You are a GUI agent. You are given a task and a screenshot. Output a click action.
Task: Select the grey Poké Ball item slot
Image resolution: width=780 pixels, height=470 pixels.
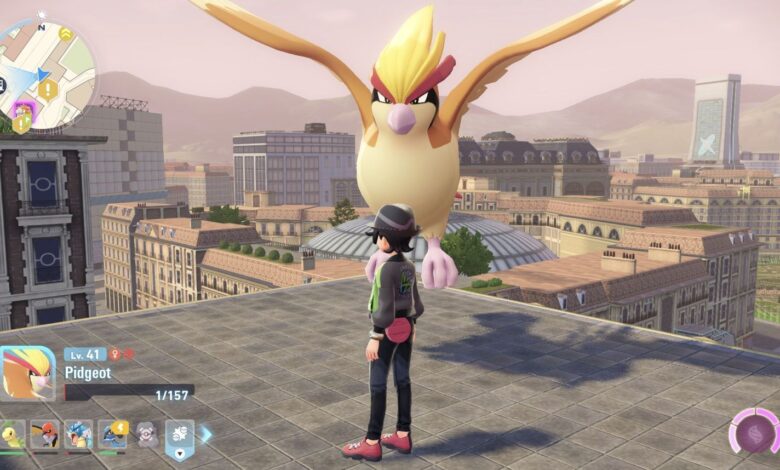pyautogui.click(x=146, y=434)
